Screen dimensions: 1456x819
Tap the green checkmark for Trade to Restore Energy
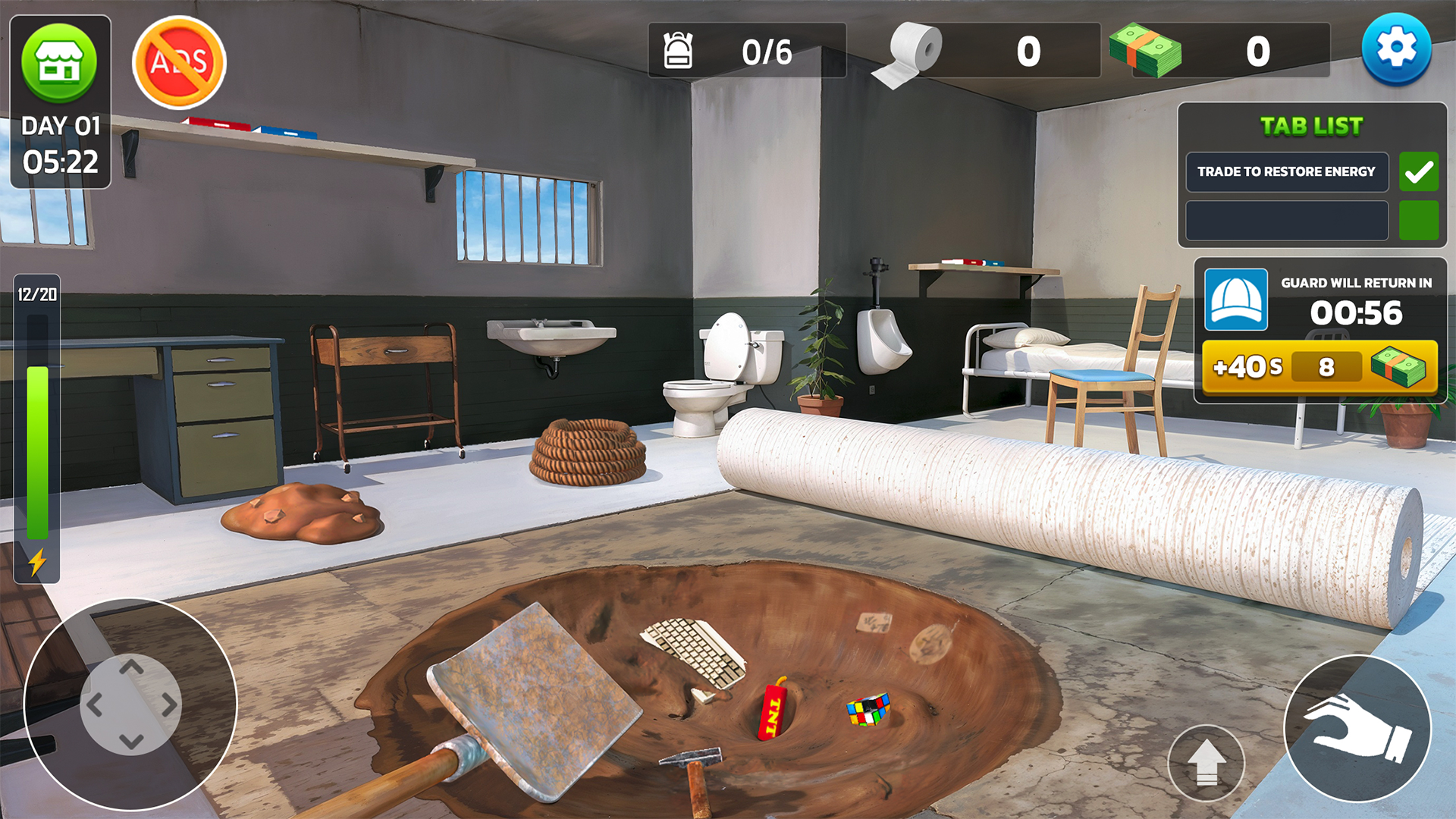(x=1418, y=171)
